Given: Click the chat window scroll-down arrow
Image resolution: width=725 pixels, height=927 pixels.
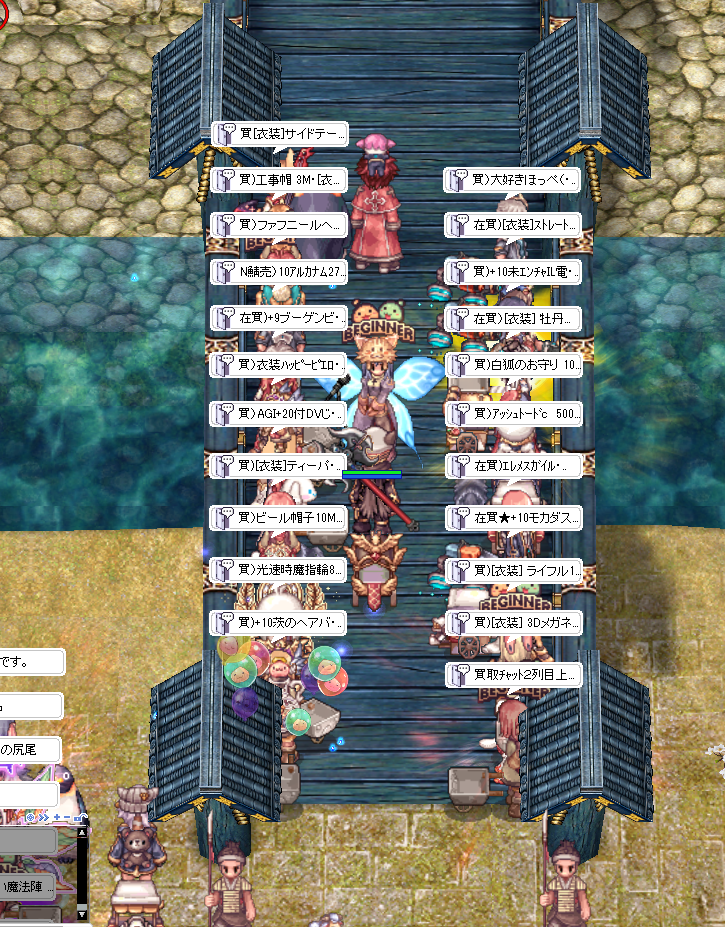Looking at the screenshot, I should coord(82,914).
